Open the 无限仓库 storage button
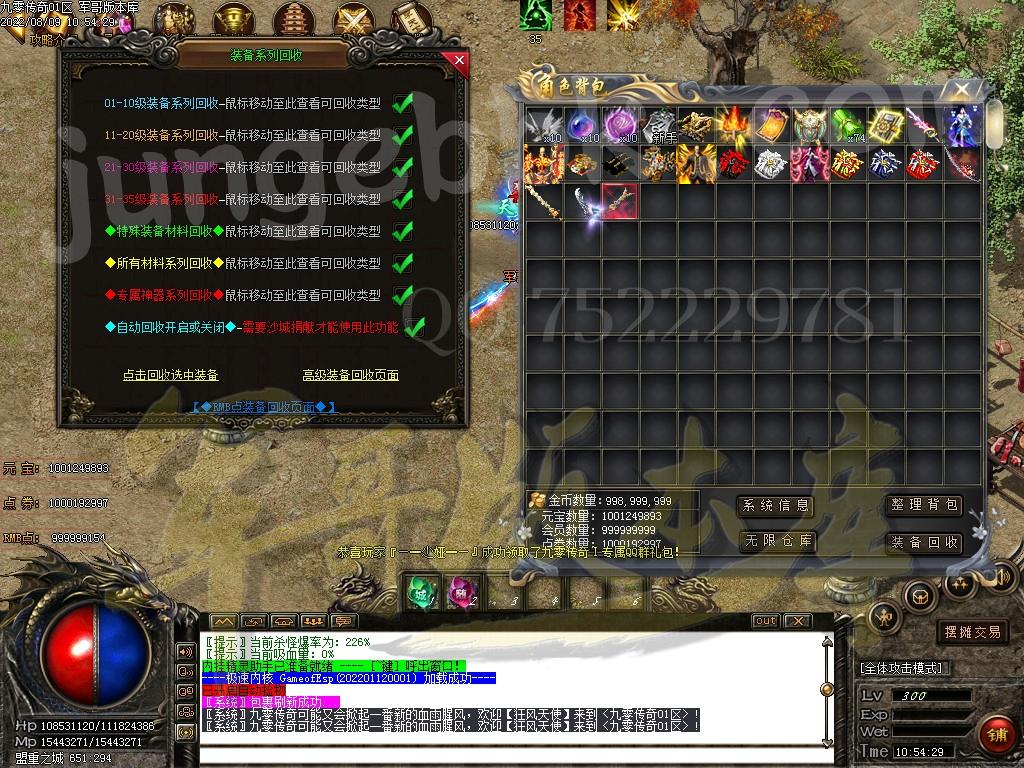Screen dimensions: 1024x768 pos(775,542)
